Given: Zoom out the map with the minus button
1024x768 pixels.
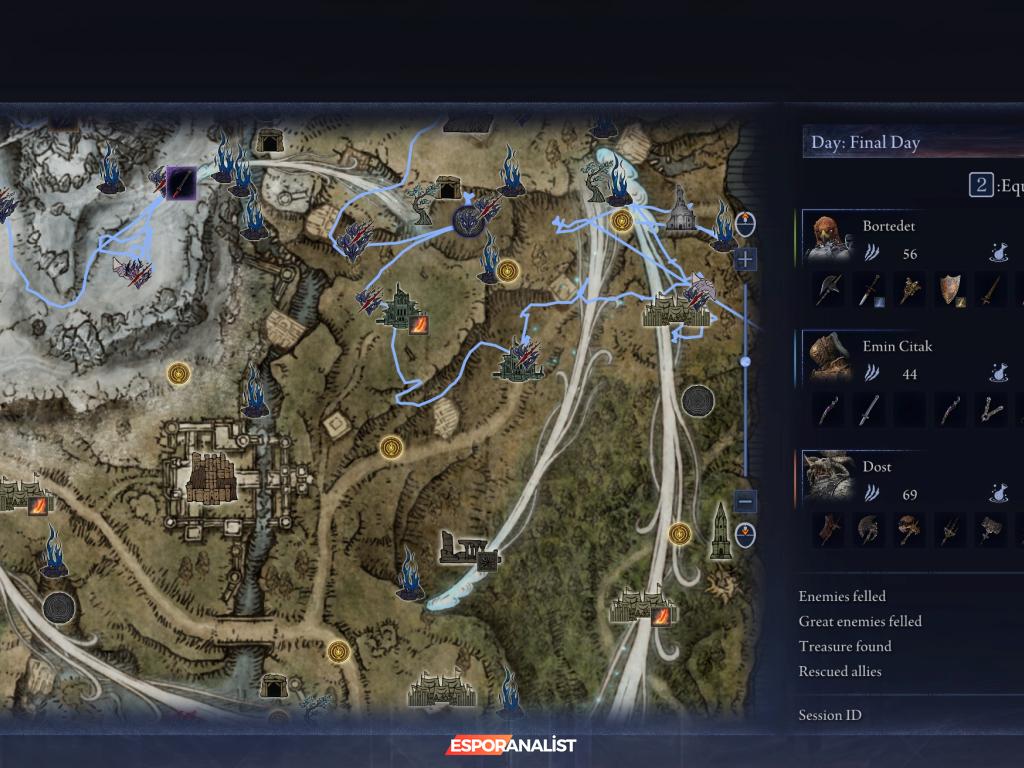Looking at the screenshot, I should coord(745,501).
